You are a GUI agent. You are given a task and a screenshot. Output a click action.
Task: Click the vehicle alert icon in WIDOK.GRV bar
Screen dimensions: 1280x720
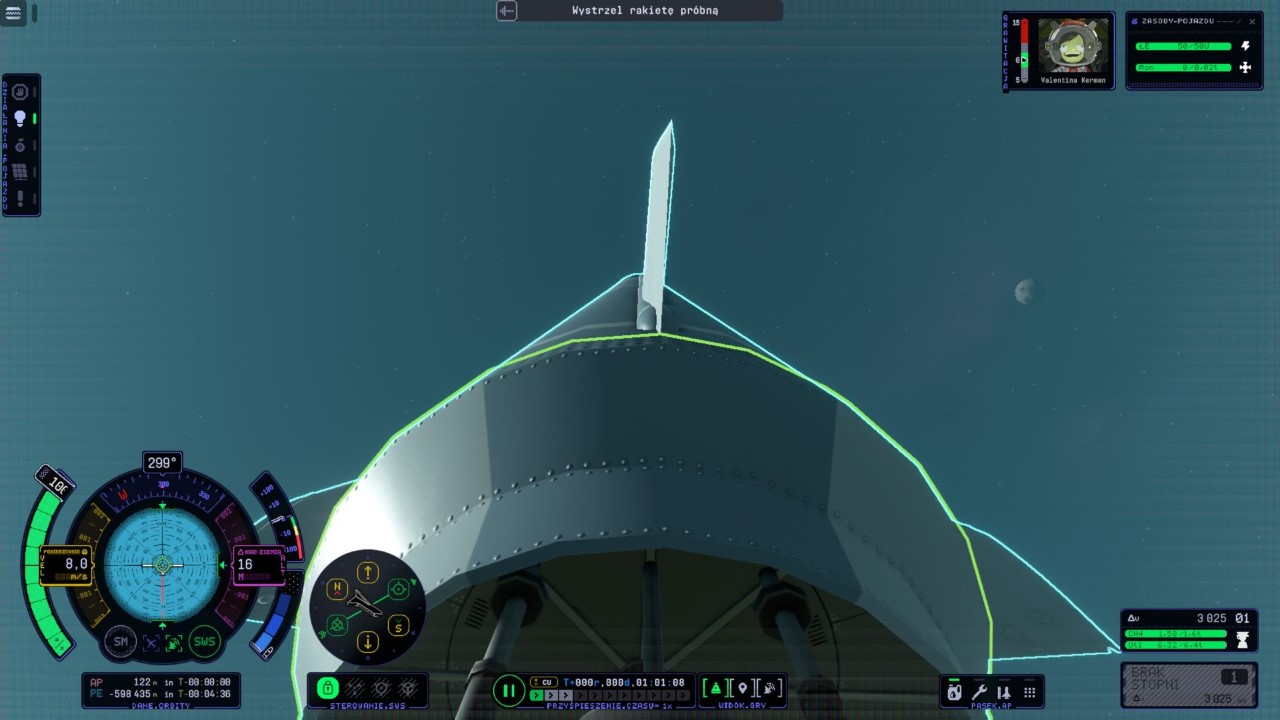click(x=715, y=688)
